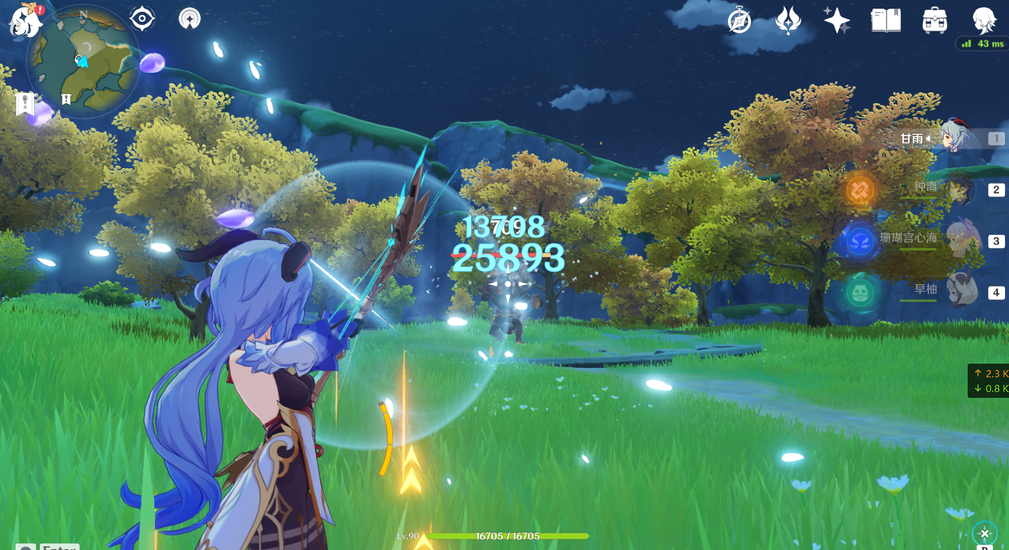Open the quest banner icon below minimap
1009x550 pixels.
(x=25, y=103)
